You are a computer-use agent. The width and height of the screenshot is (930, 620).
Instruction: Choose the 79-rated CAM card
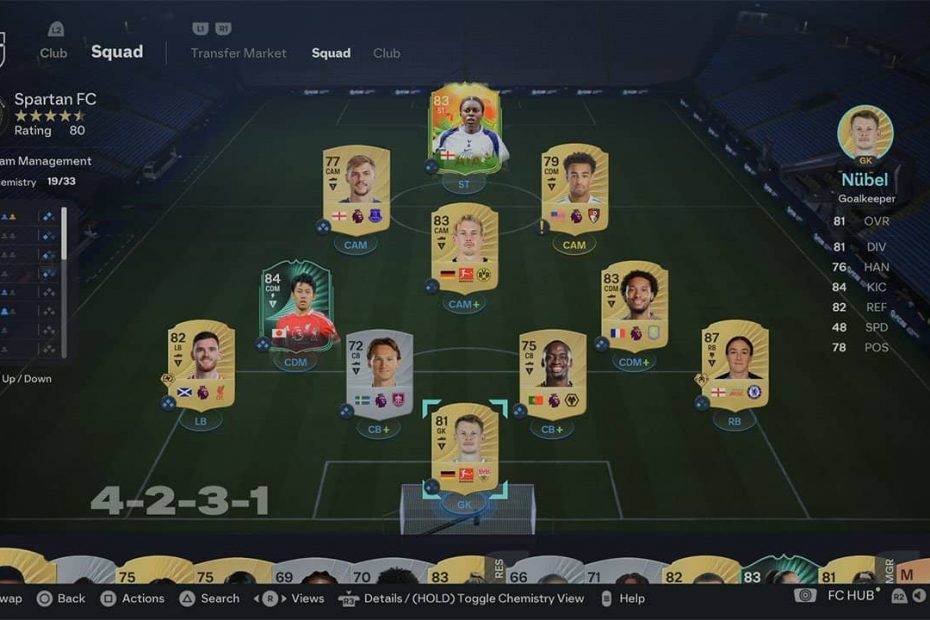(574, 190)
